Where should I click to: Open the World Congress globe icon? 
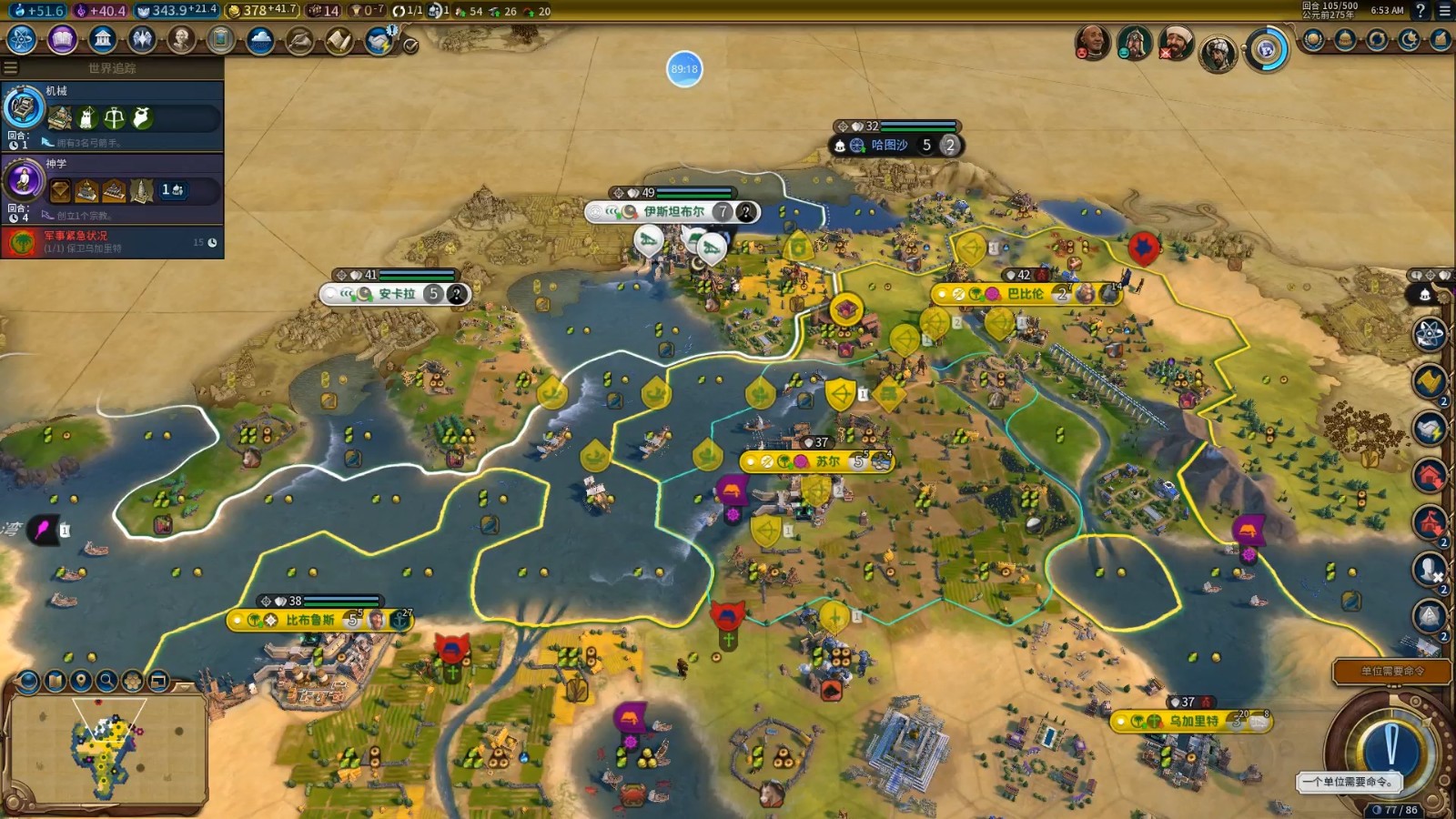1267,48
